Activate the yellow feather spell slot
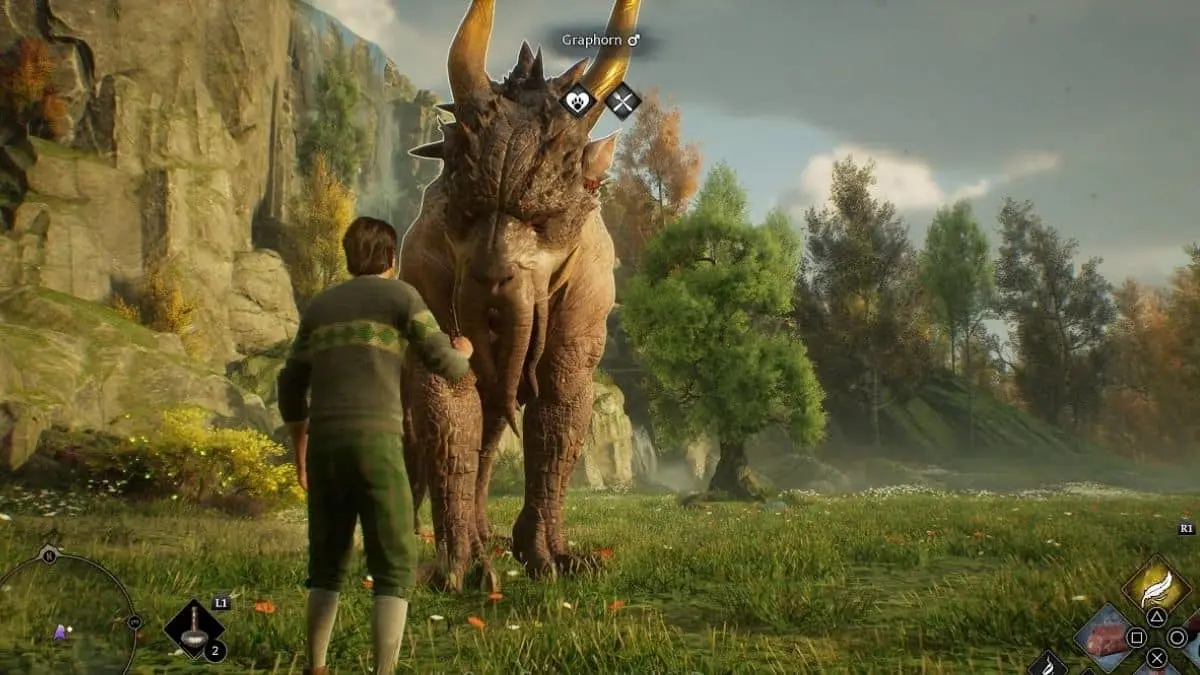1200x675 pixels. pyautogui.click(x=1156, y=583)
